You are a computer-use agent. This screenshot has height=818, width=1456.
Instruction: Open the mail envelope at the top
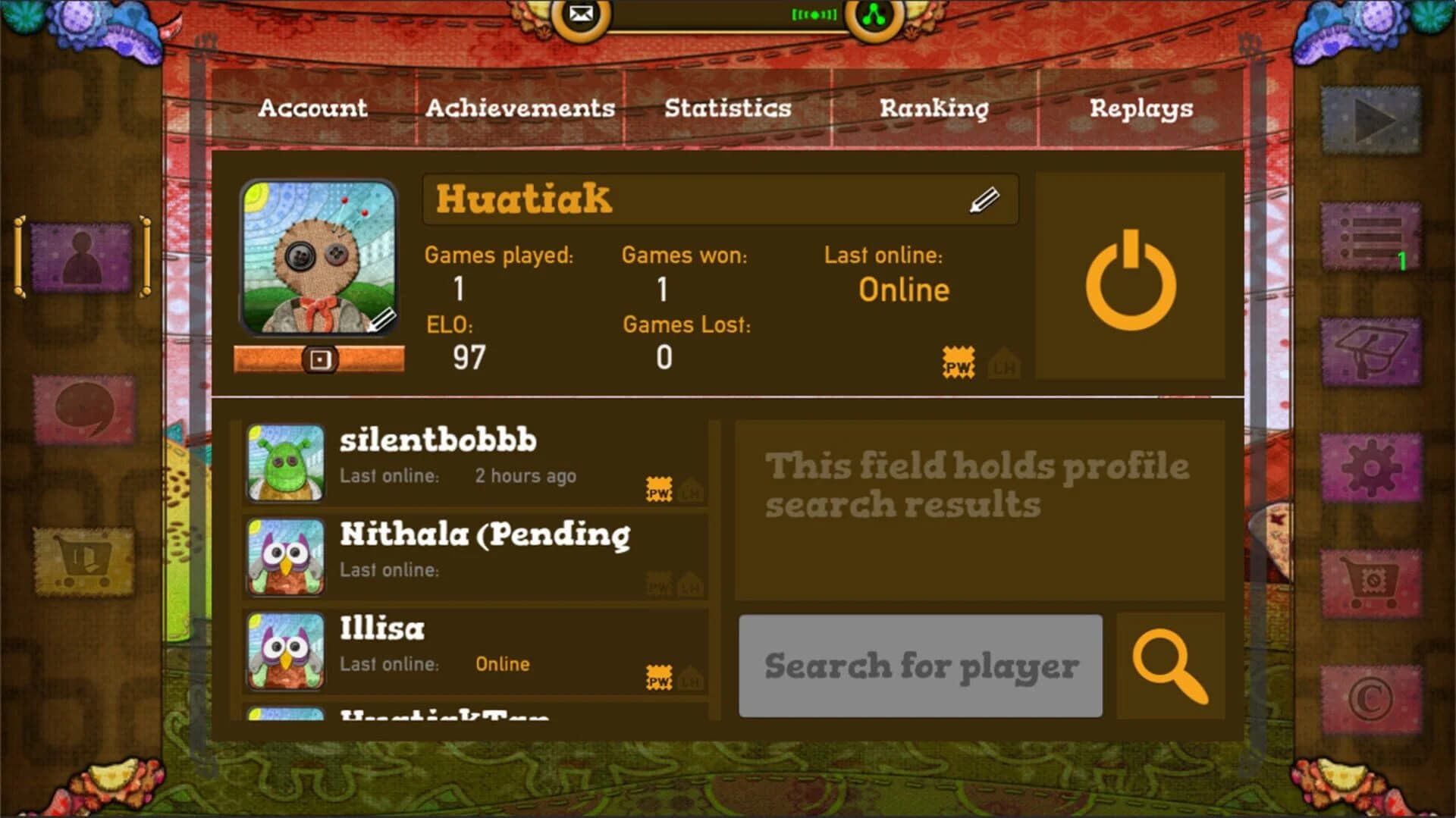coord(581,14)
